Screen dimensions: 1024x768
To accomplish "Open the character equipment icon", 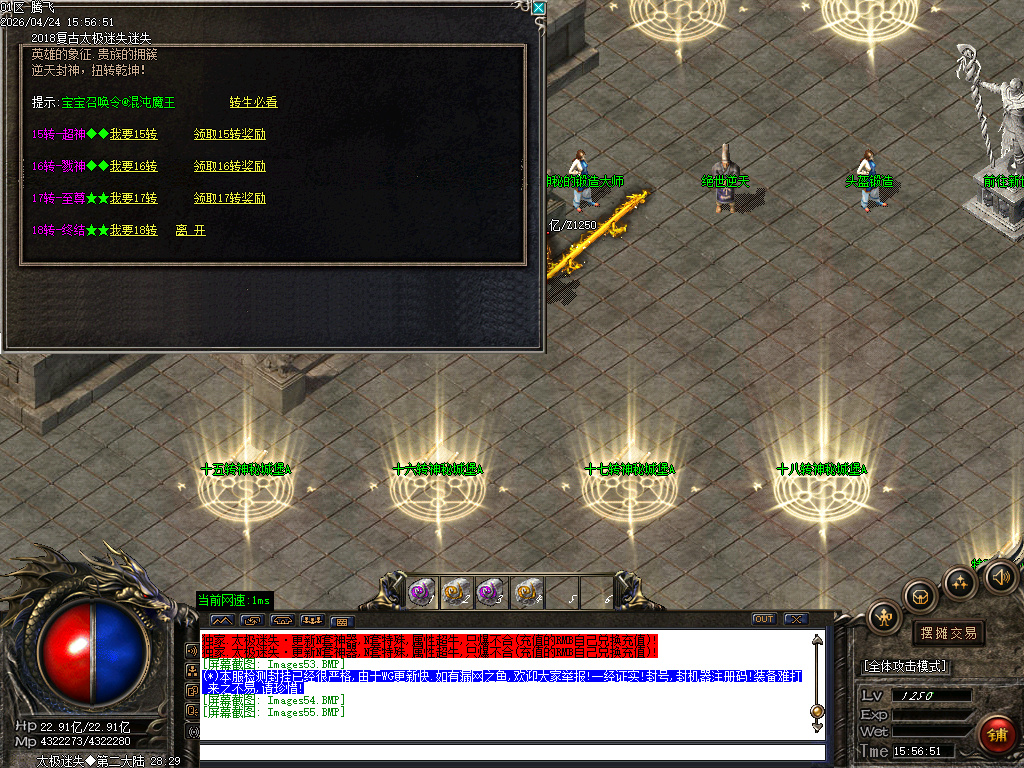I will point(884,617).
